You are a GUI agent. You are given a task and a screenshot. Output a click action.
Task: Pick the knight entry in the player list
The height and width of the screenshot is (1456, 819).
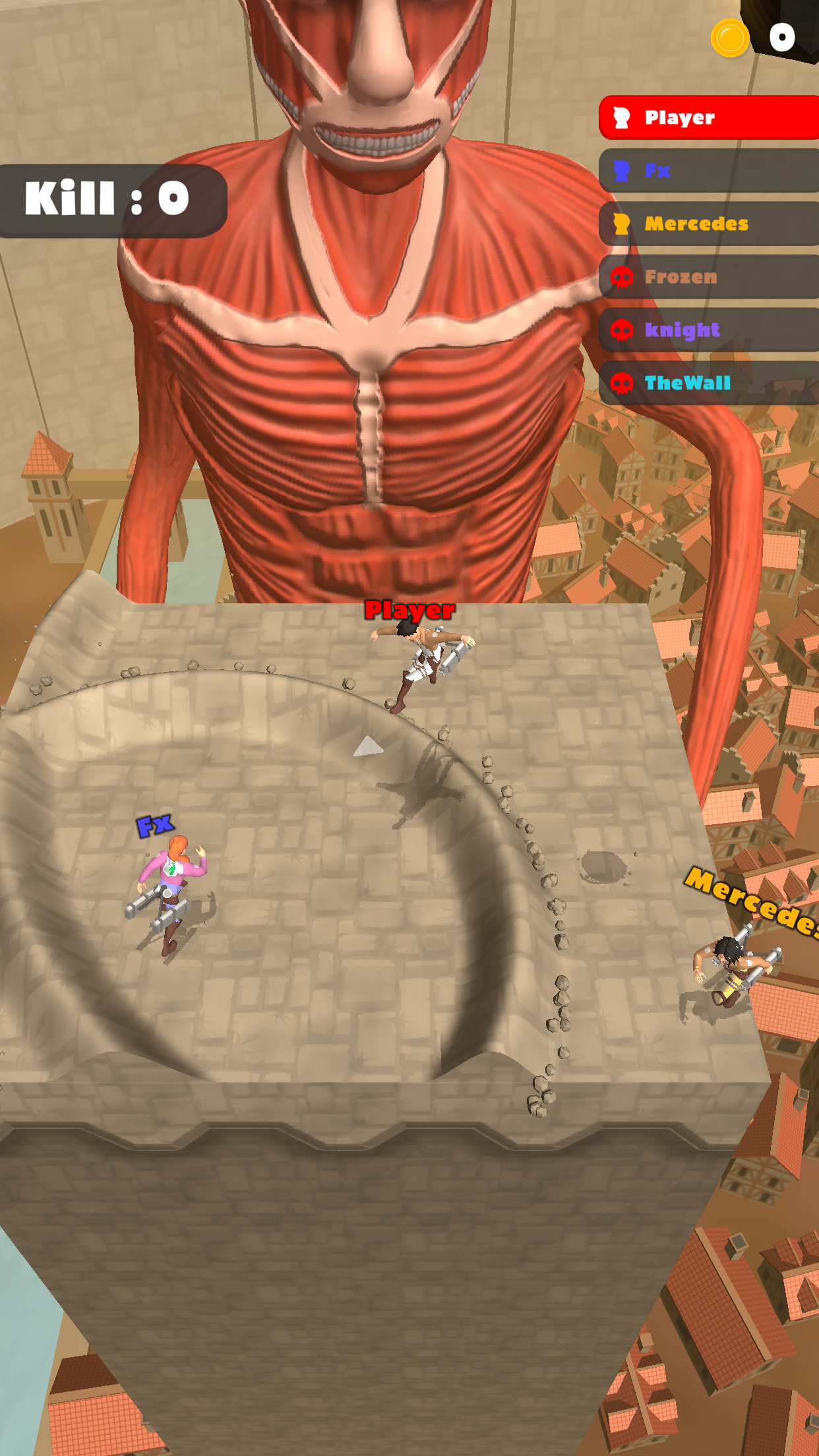pyautogui.click(x=709, y=330)
